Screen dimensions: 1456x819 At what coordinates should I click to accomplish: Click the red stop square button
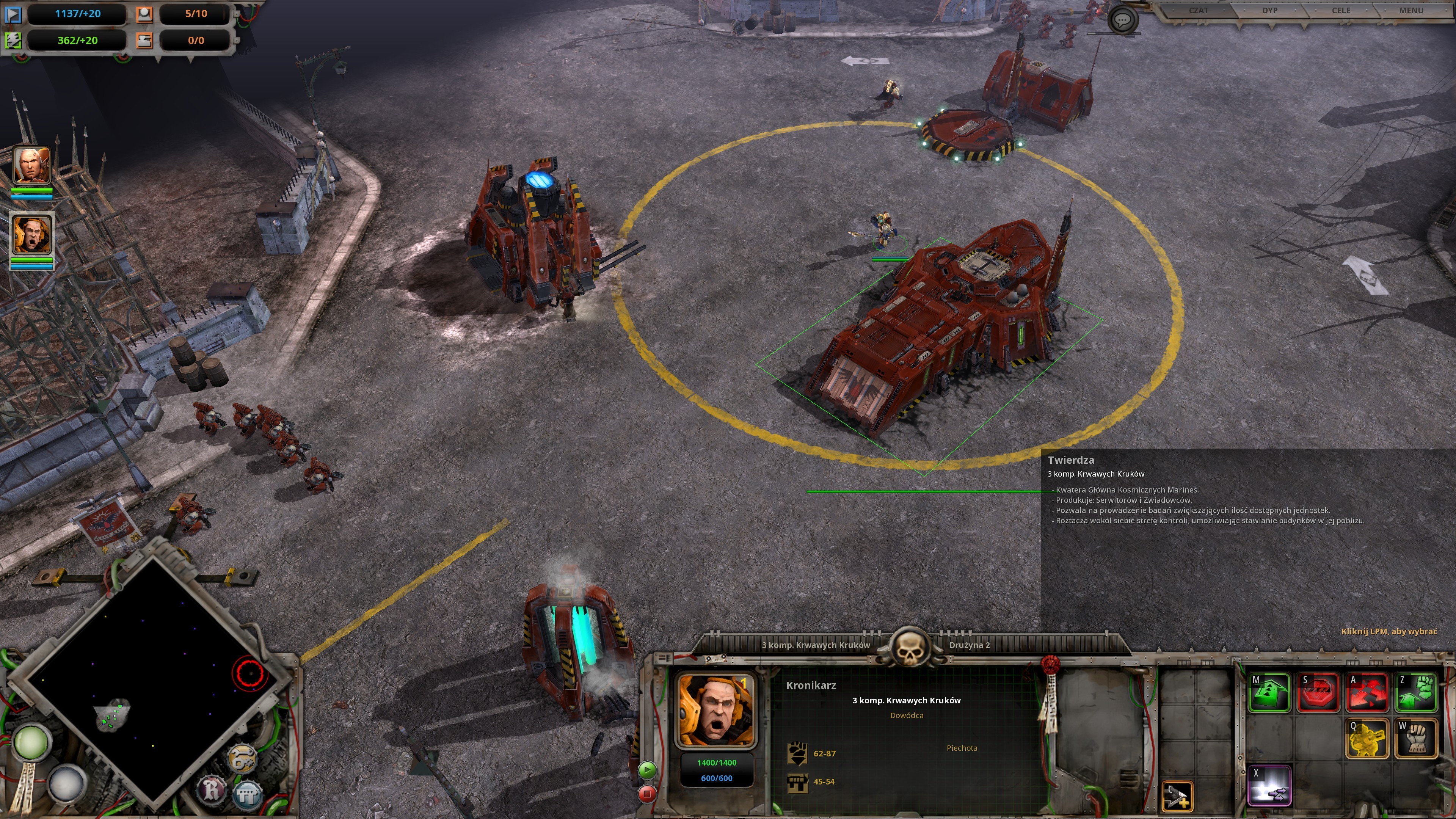(x=647, y=794)
